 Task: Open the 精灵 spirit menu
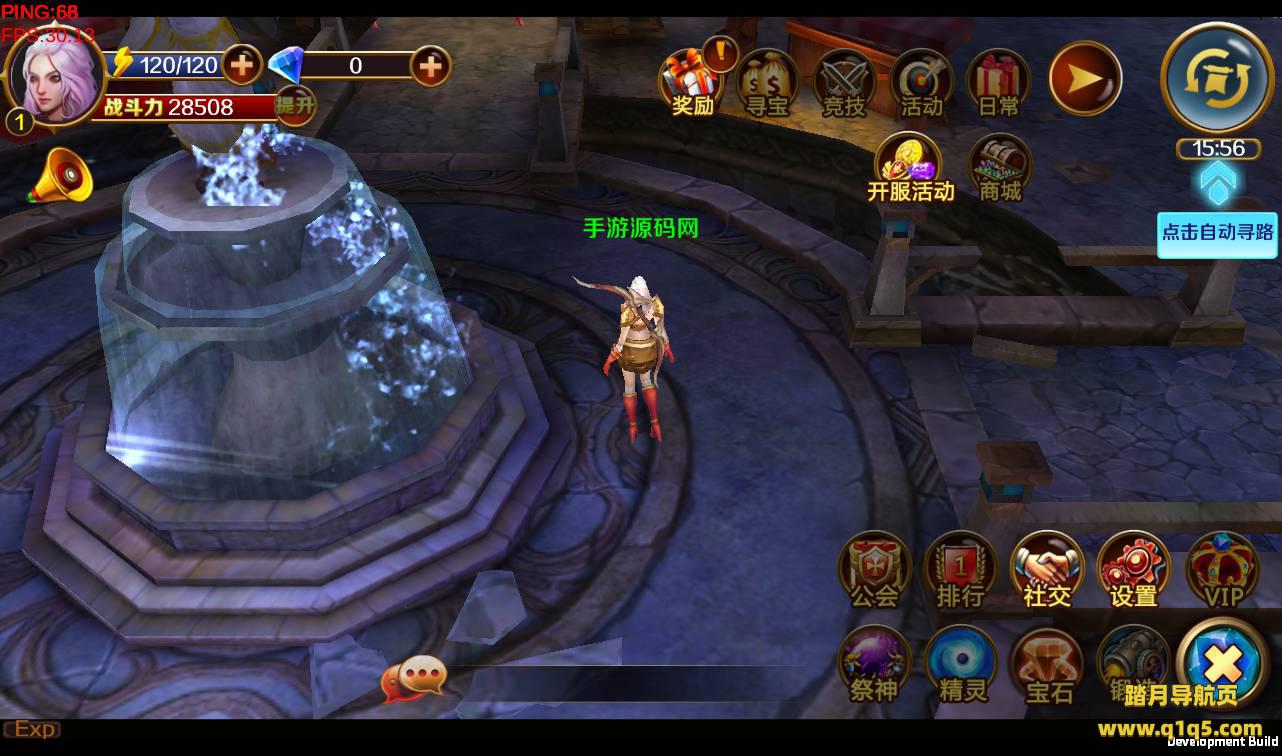tap(962, 664)
